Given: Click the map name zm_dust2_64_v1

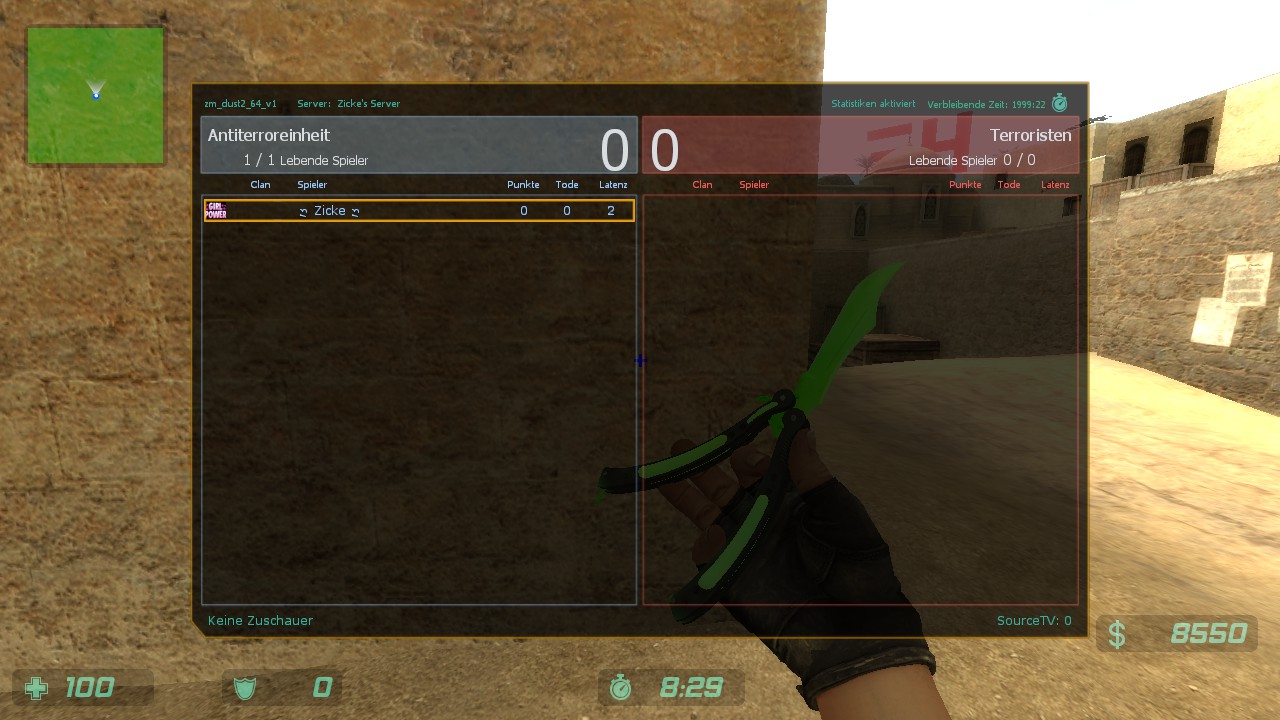Looking at the screenshot, I should tap(240, 103).
